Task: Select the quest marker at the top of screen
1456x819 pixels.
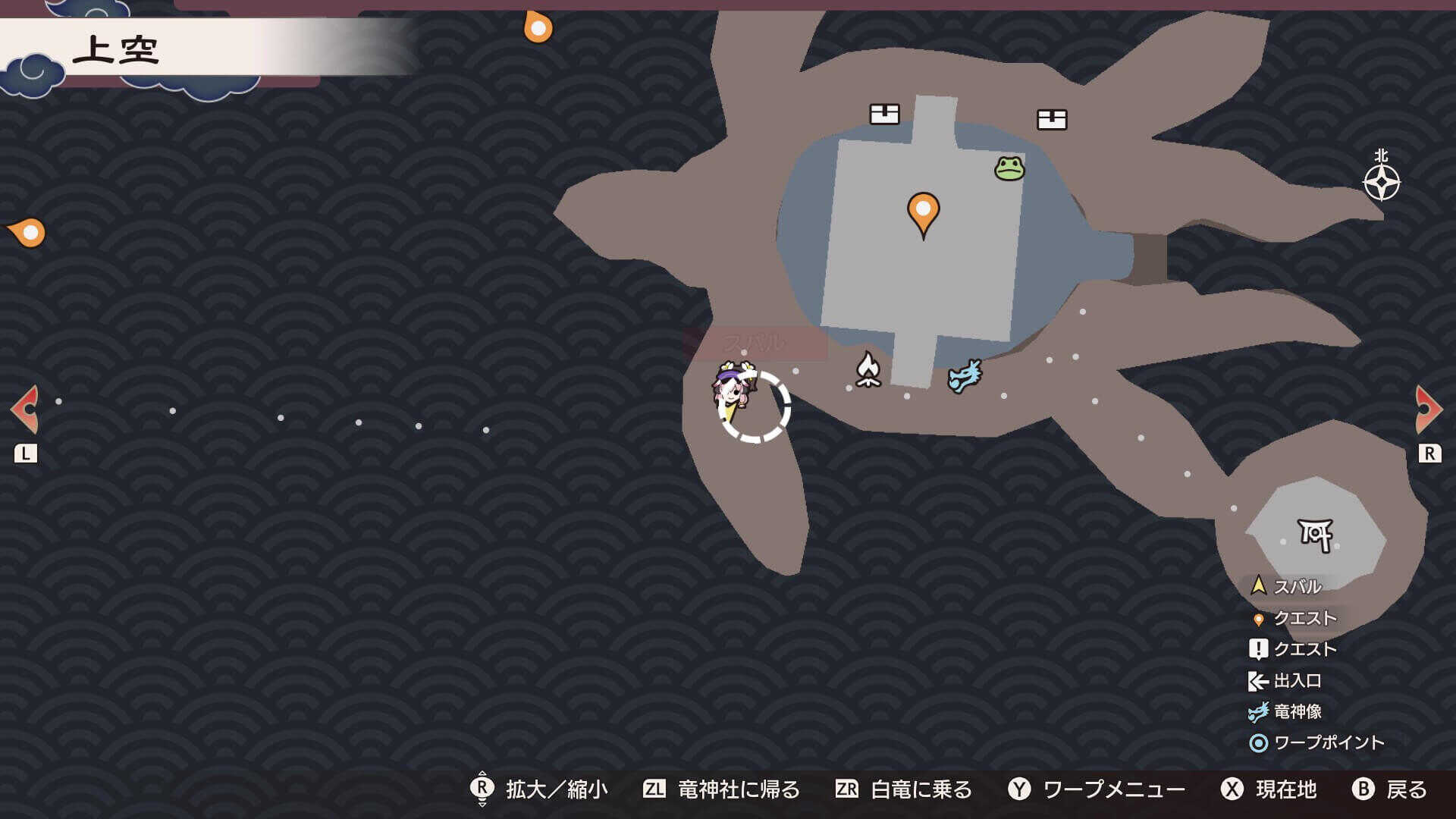Action: [537, 29]
